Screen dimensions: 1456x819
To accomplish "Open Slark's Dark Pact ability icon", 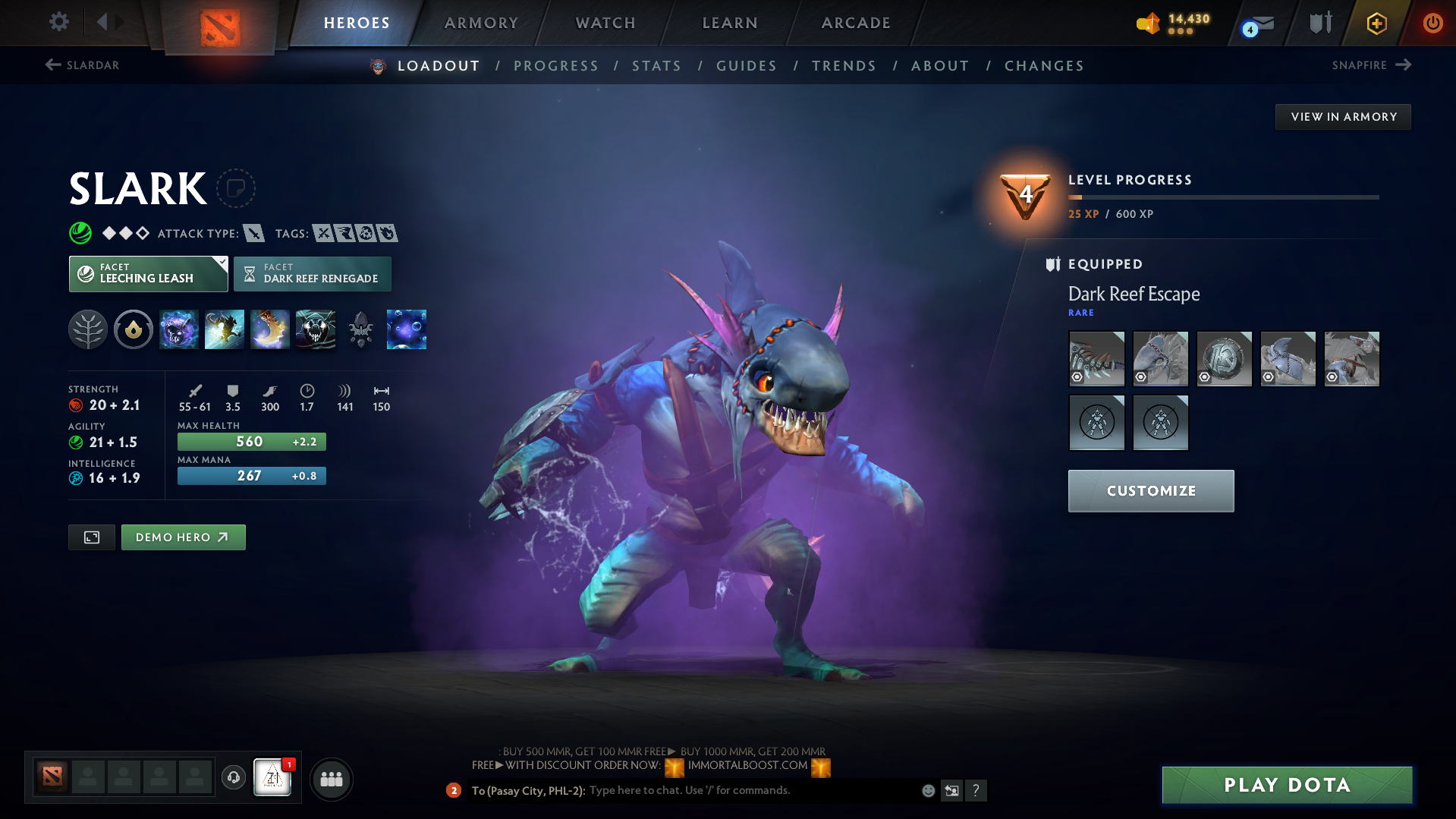I will pyautogui.click(x=179, y=329).
